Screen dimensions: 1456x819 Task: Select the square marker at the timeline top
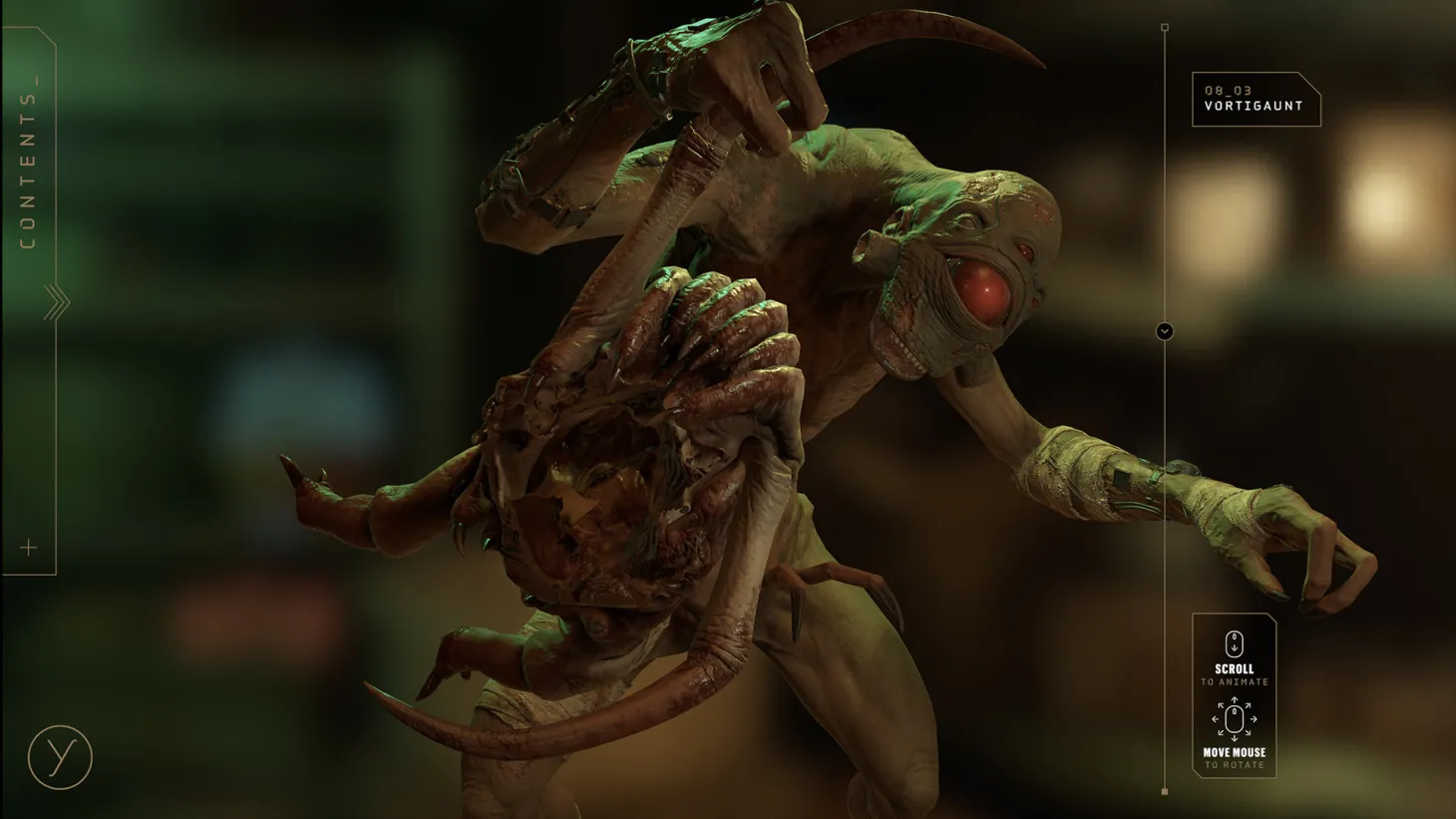click(1164, 29)
